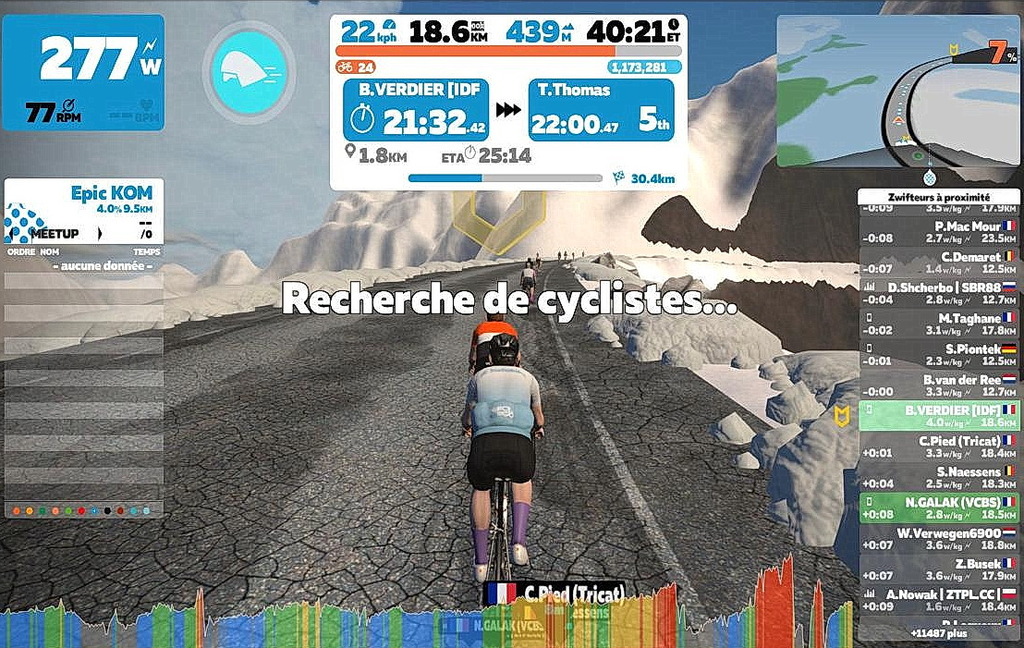Choose W.Verwegen6900 in the riders list
The width and height of the screenshot is (1024, 648).
[x=937, y=539]
